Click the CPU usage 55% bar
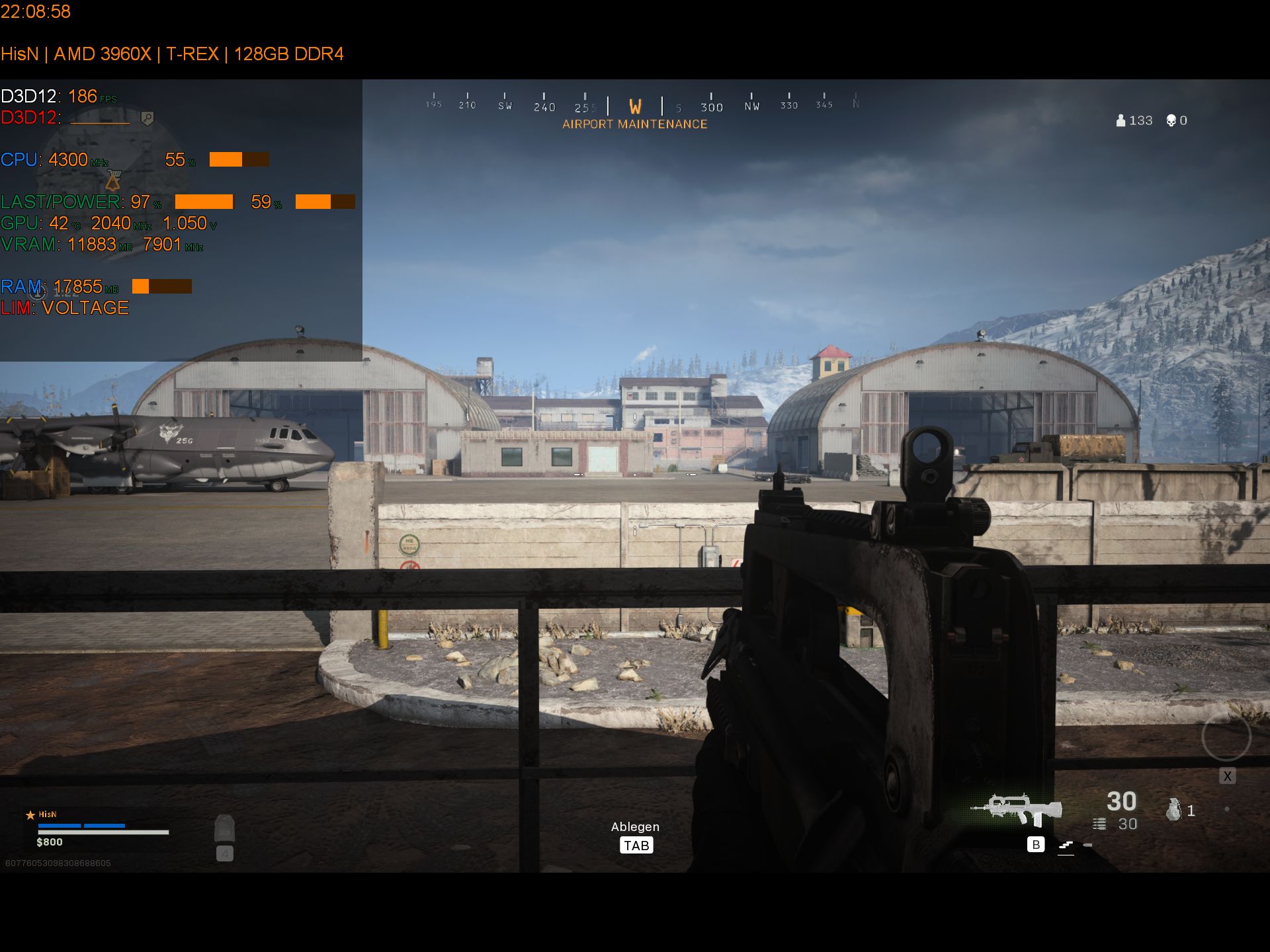This screenshot has height=952, width=1270. tap(238, 160)
